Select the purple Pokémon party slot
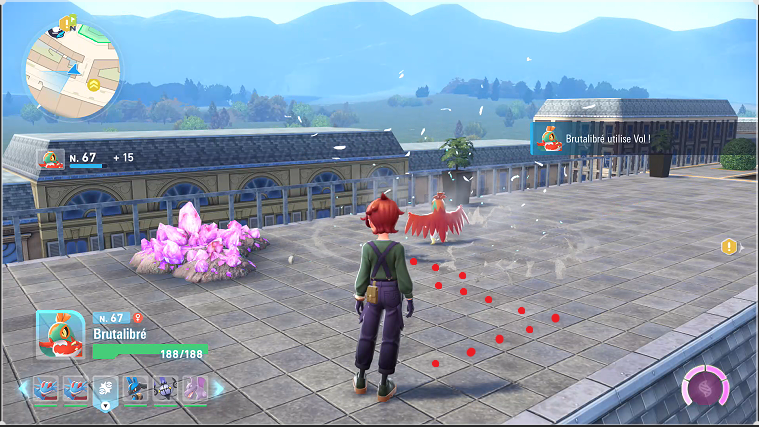 (x=194, y=389)
